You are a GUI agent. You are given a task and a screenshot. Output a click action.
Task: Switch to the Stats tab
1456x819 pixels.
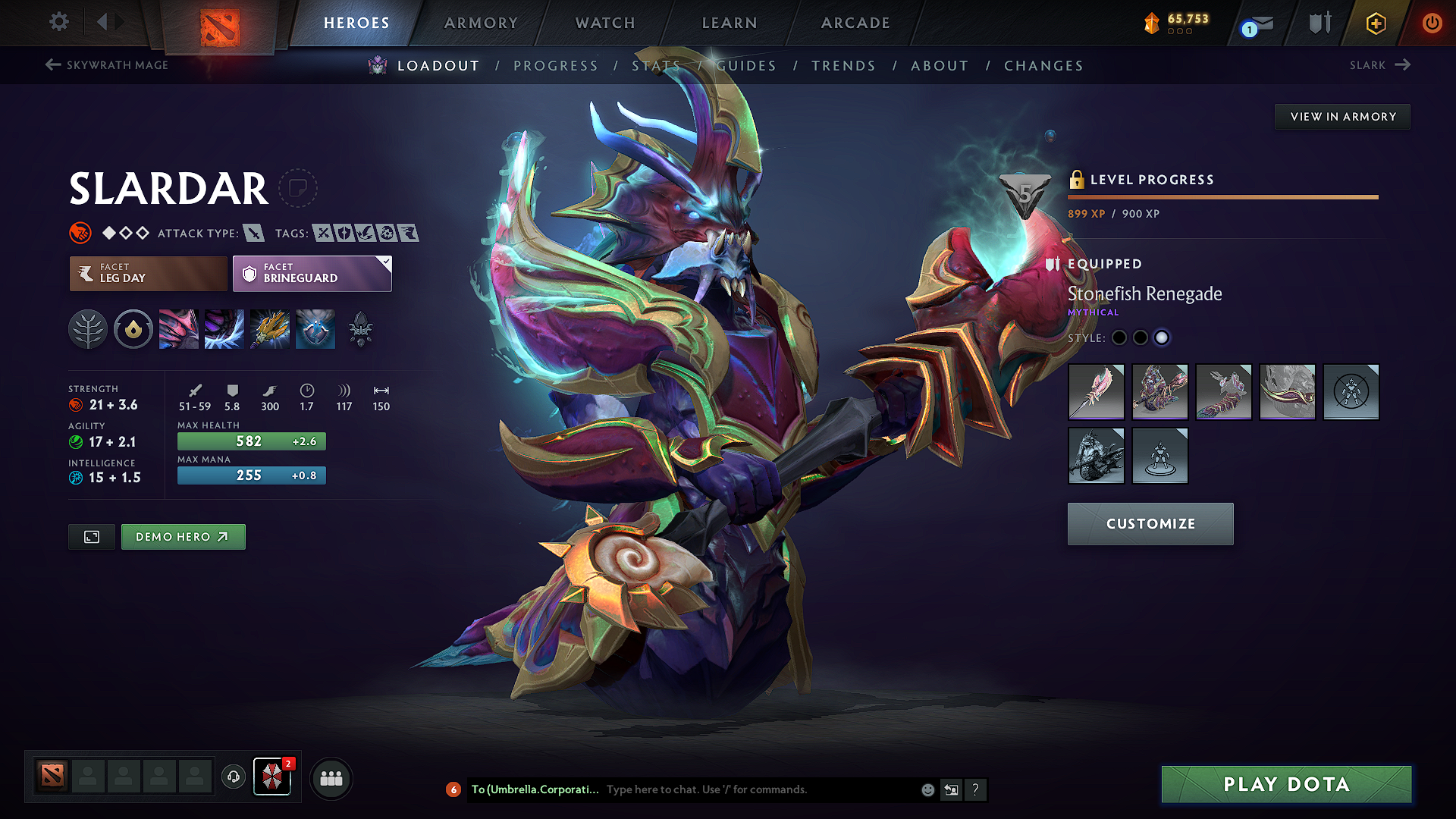click(656, 66)
